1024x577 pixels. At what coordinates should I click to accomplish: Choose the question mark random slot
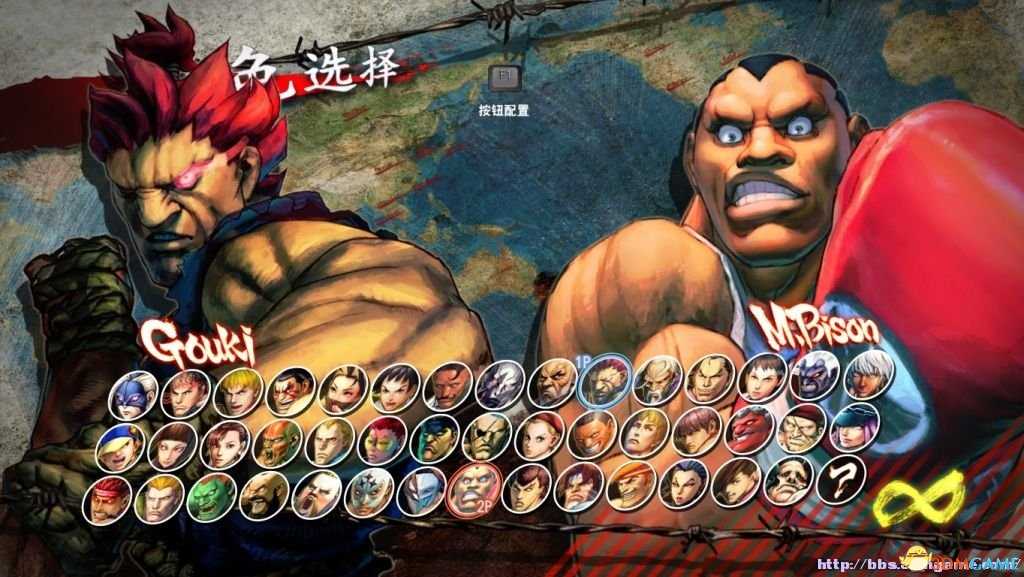841,482
